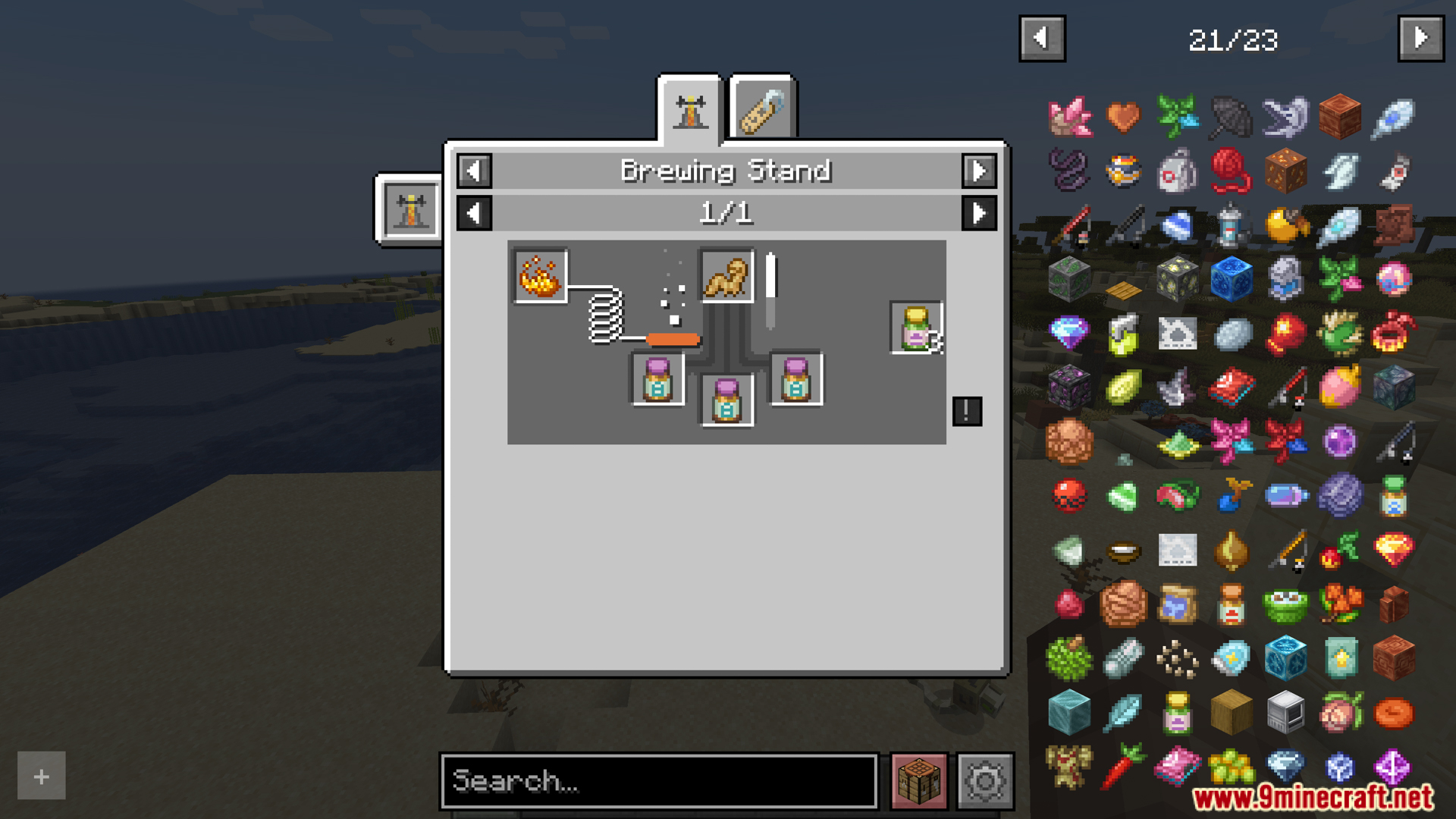Click the exclamation mark info button
Viewport: 1456px width, 819px height.
967,411
